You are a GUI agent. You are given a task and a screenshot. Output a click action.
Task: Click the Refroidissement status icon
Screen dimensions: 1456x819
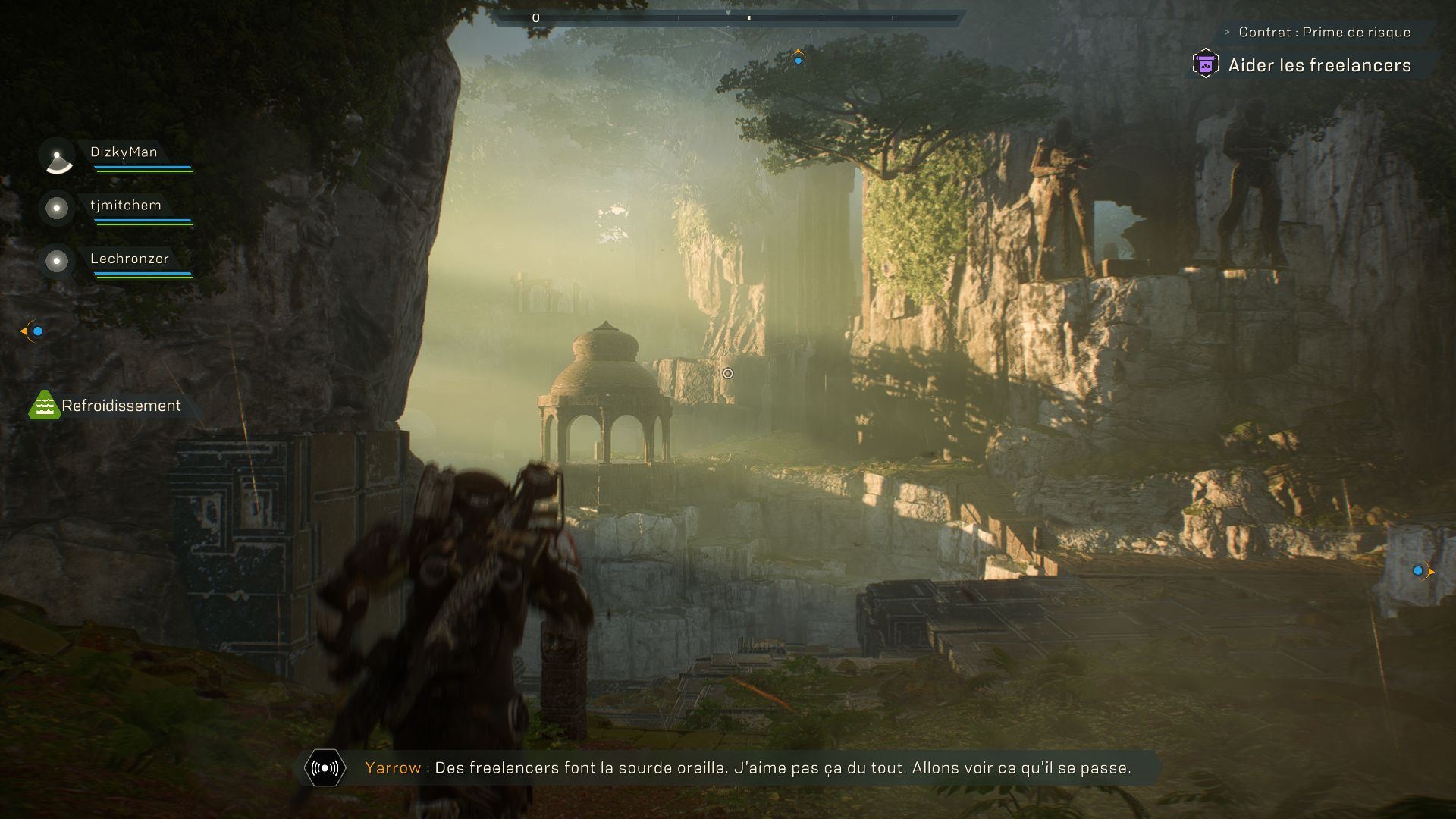pyautogui.click(x=44, y=406)
